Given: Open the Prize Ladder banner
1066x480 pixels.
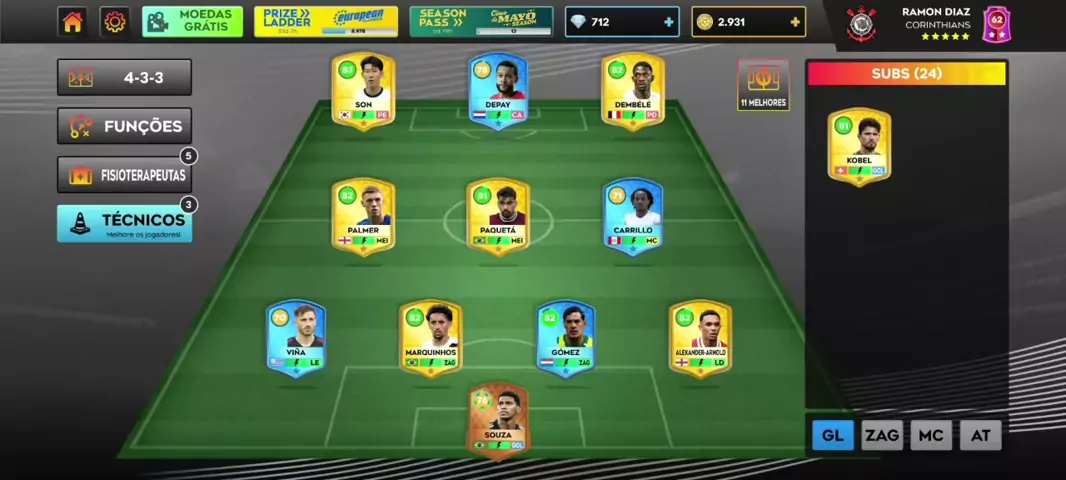Looking at the screenshot, I should [325, 22].
